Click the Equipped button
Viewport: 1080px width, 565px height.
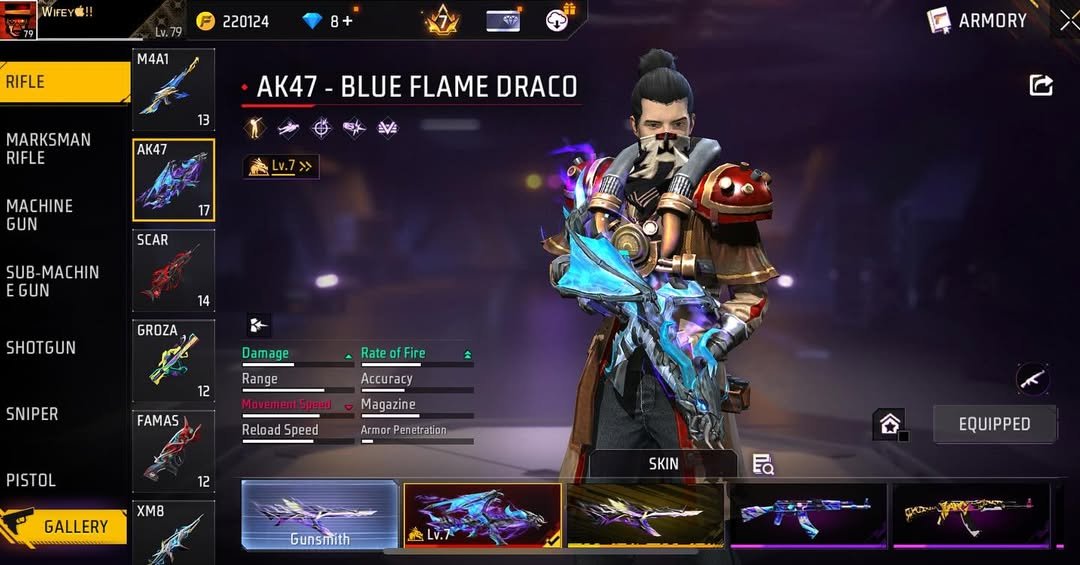pos(994,424)
